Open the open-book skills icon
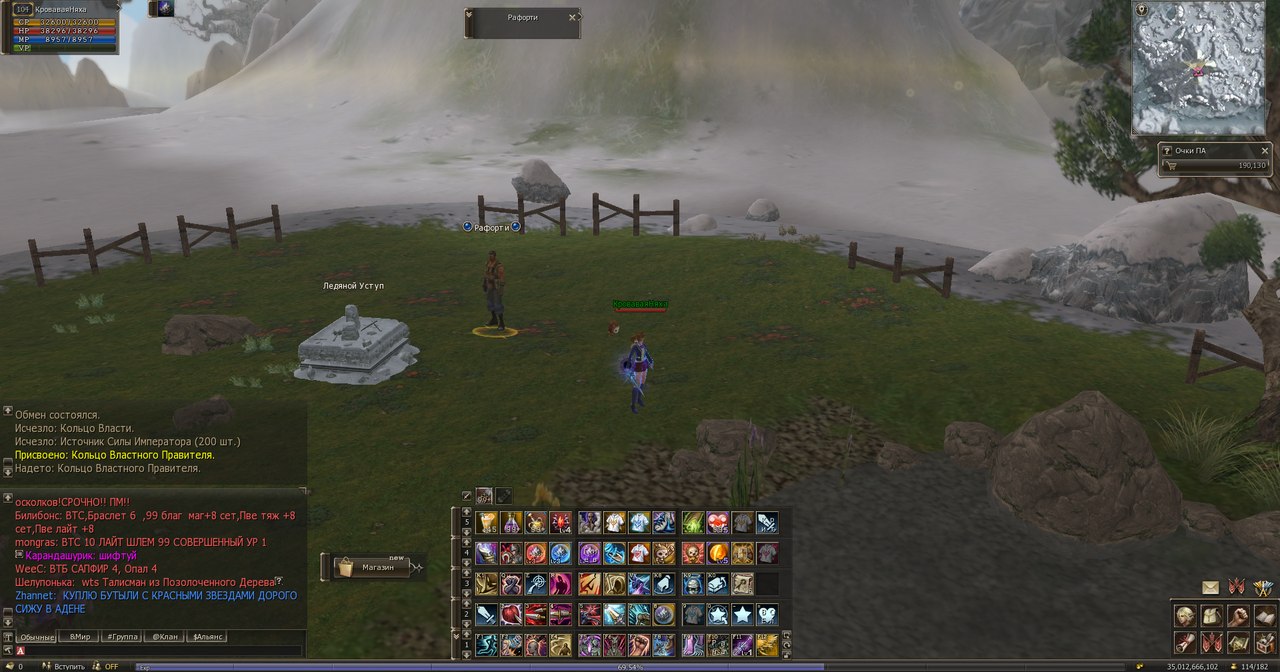The height and width of the screenshot is (672, 1280). [x=1264, y=616]
